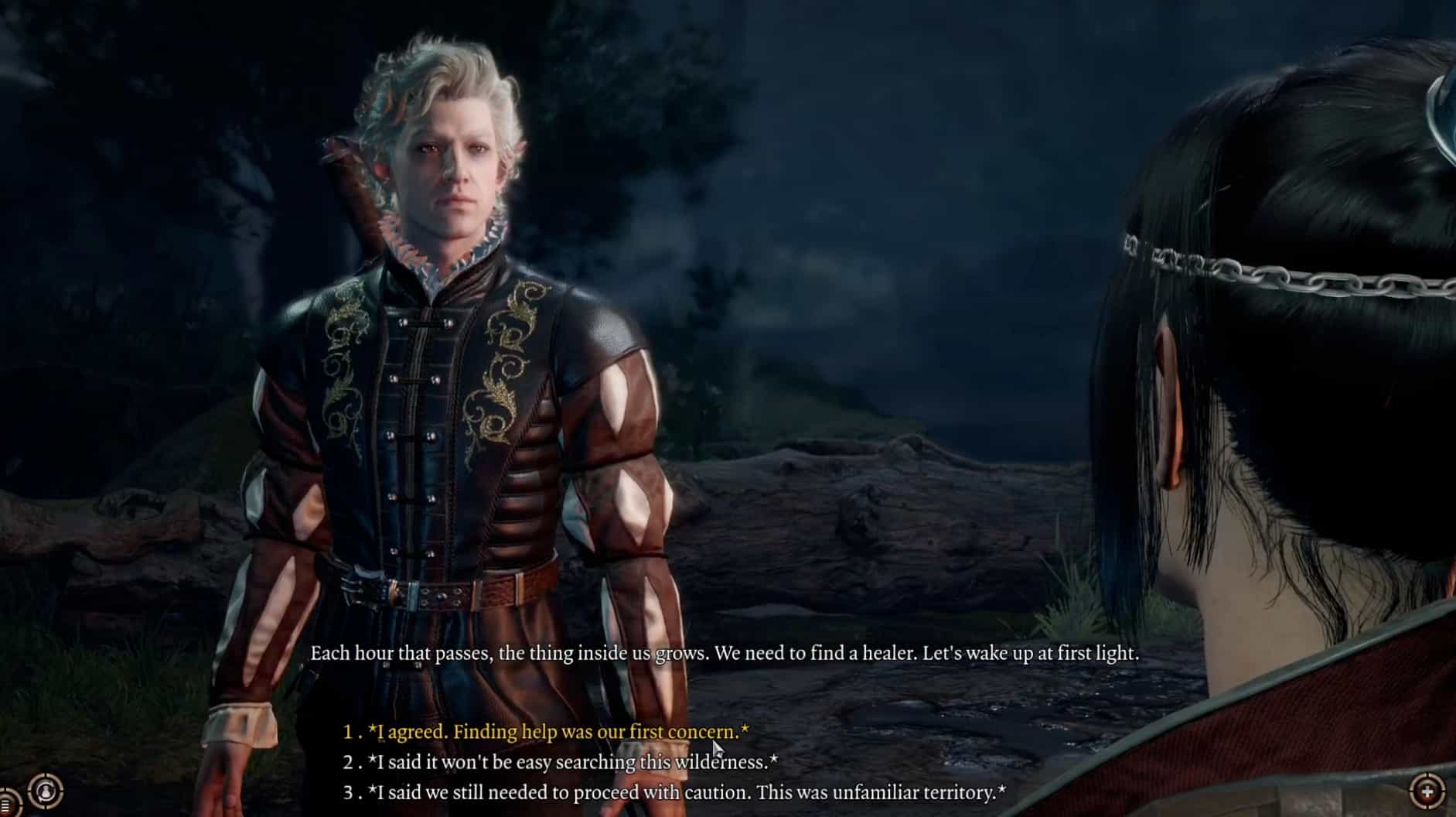This screenshot has height=817, width=1456.
Task: Click Astarion's narration text about finding a healer
Action: click(x=725, y=654)
